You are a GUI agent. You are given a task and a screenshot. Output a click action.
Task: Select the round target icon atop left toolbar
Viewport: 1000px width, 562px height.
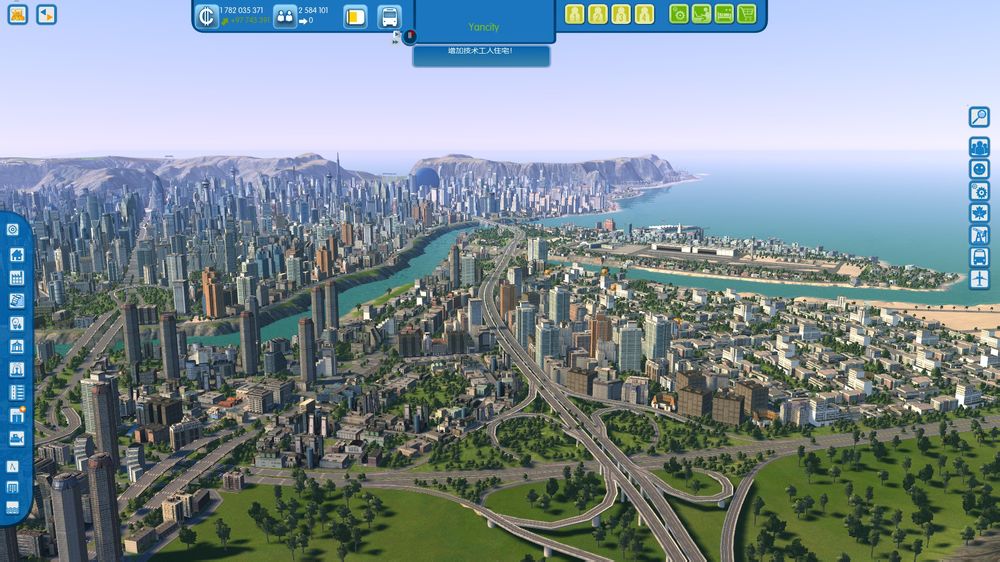tap(13, 229)
